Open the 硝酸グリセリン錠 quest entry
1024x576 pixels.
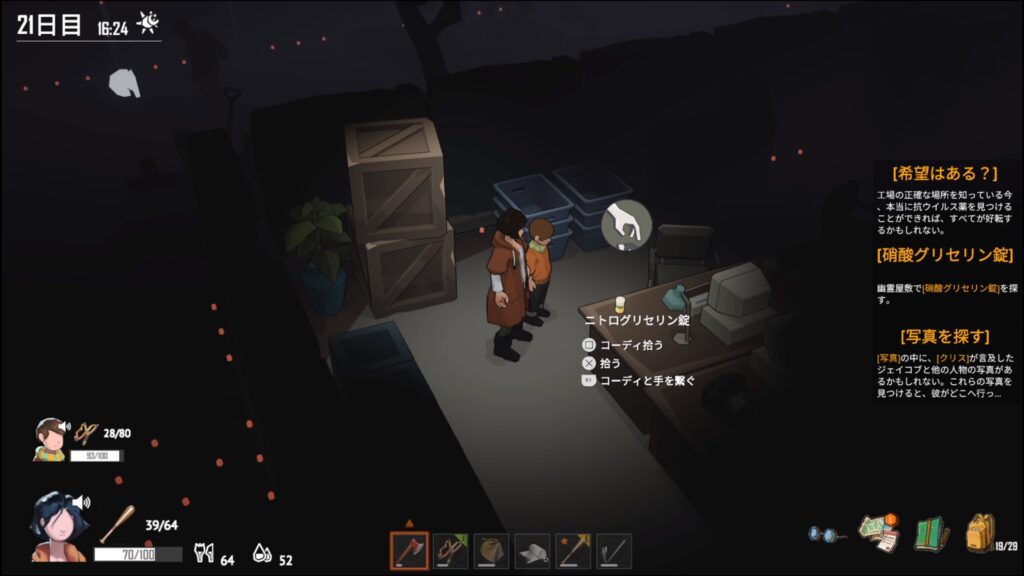[945, 255]
